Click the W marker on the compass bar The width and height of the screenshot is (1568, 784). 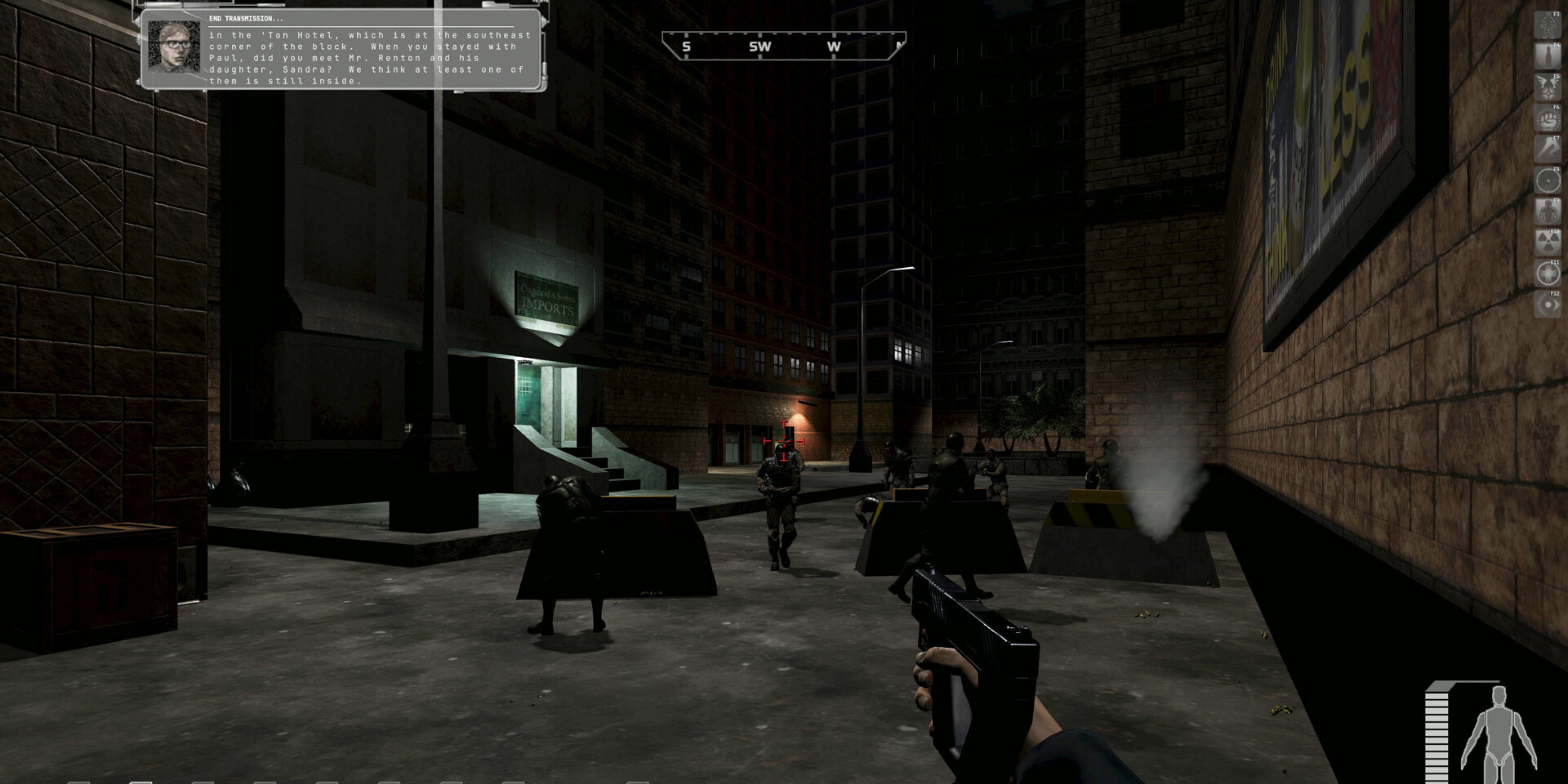[834, 47]
